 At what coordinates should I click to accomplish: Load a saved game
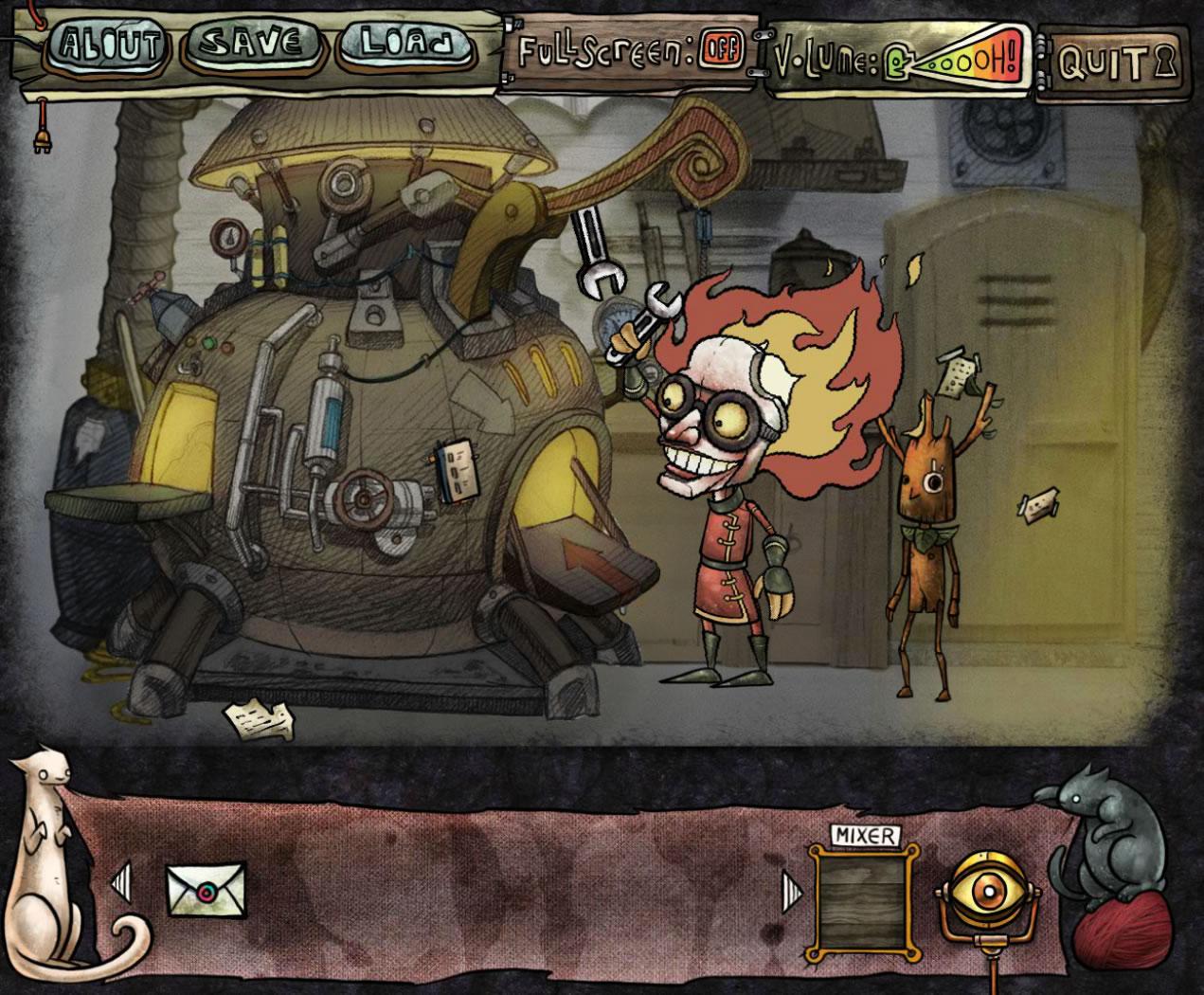pos(405,44)
